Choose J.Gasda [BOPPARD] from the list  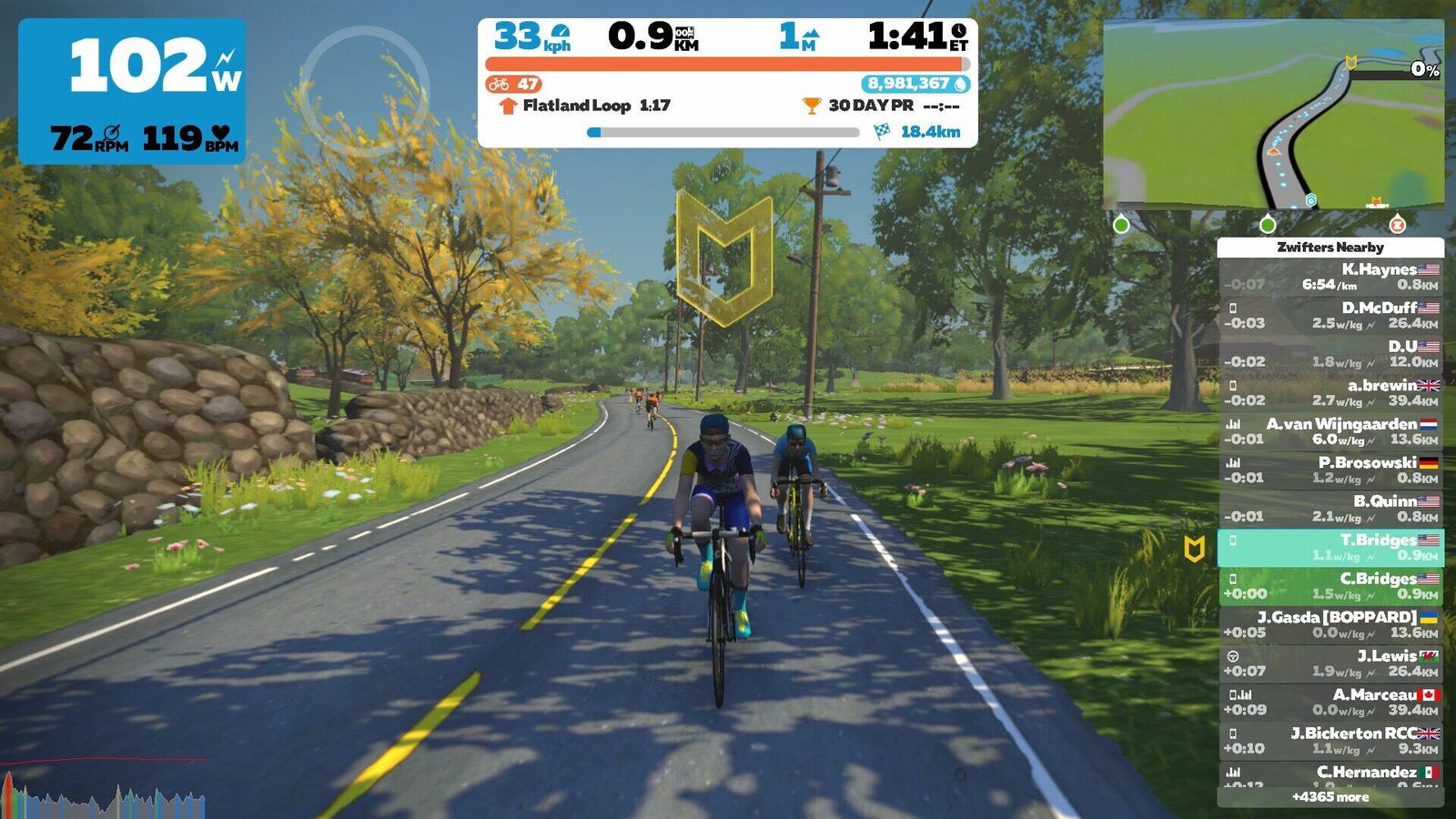(x=1330, y=625)
